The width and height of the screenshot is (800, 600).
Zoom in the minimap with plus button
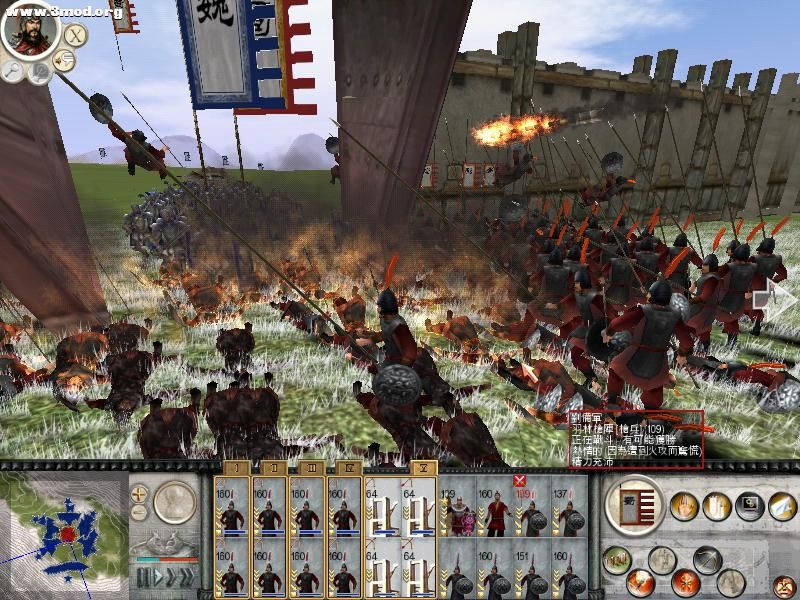(x=139, y=493)
